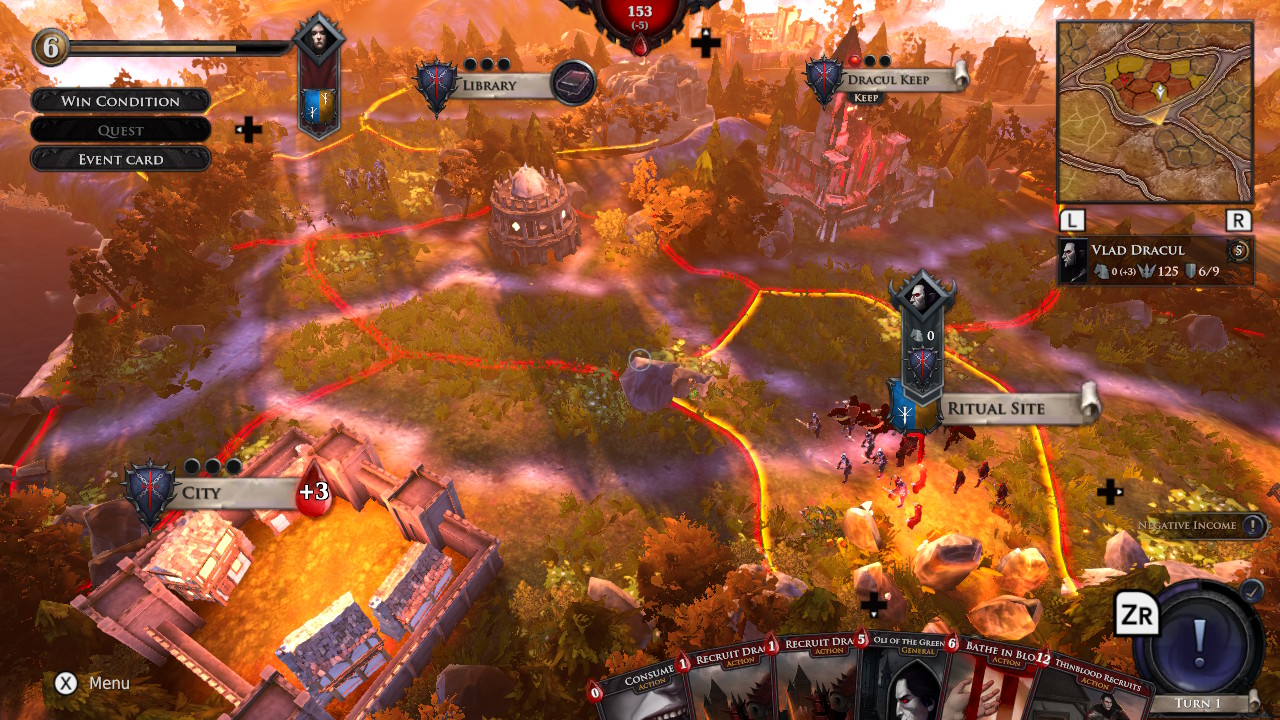Screen dimensions: 1280x720
Task: Open the Negative Income warning
Action: coord(1202,525)
